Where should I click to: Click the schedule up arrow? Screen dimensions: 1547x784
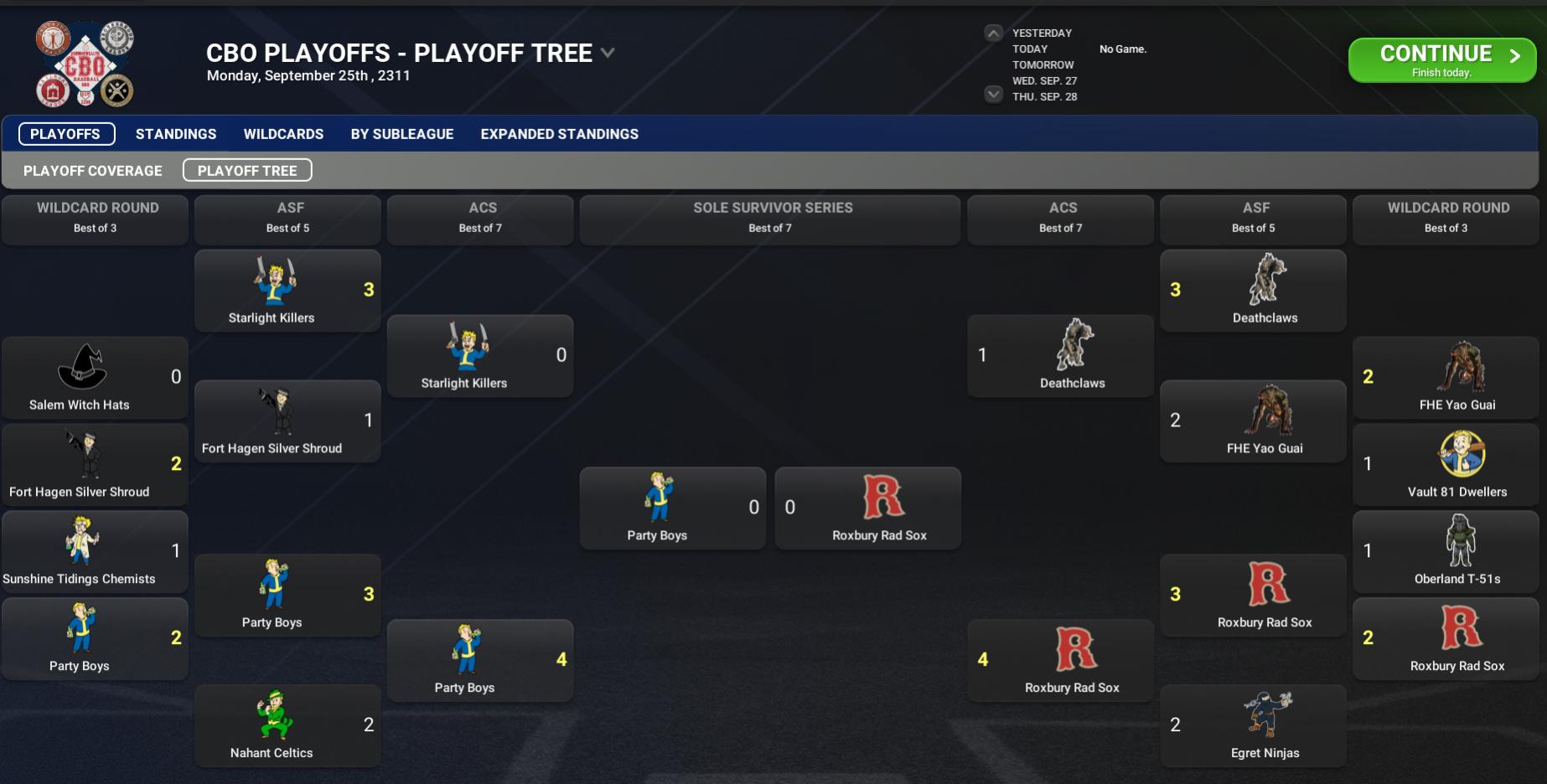pos(993,34)
